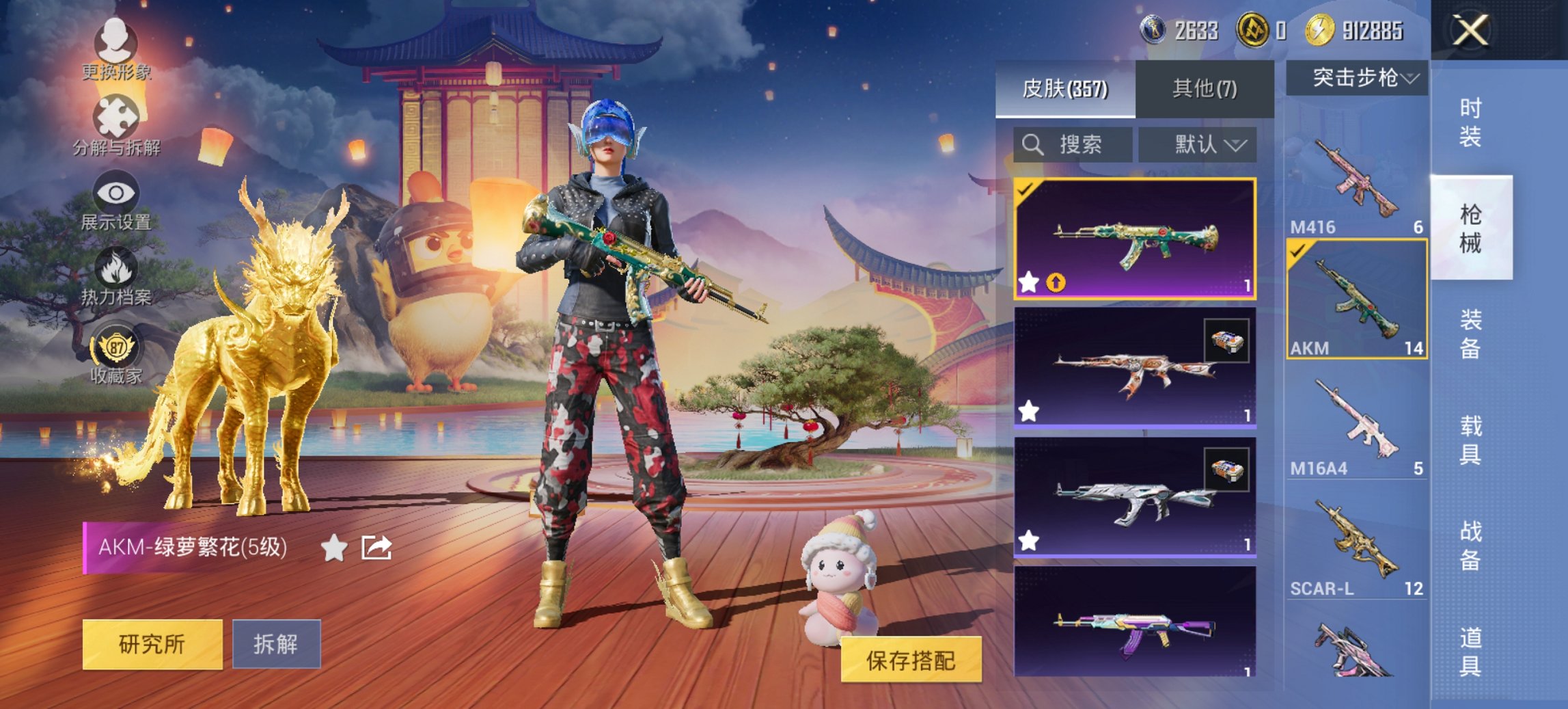
Task: Open the 更换形象 character change panel
Action: [x=115, y=53]
